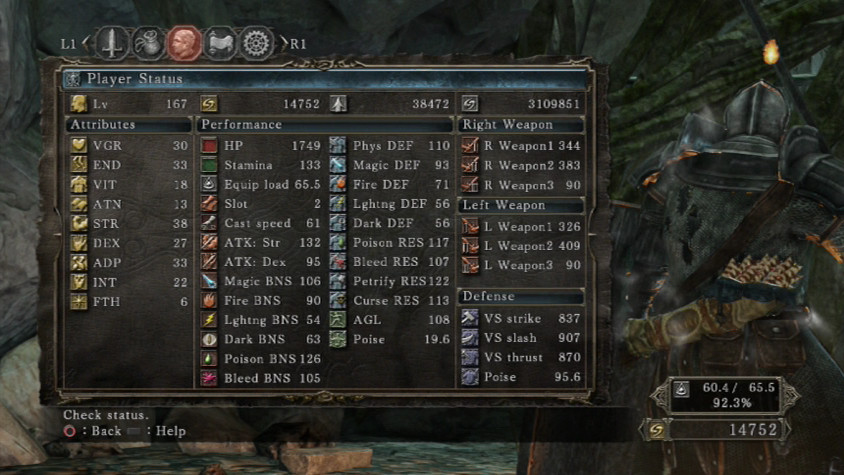Open the scroll messages tab
Image resolution: width=844 pixels, height=475 pixels.
click(x=220, y=43)
